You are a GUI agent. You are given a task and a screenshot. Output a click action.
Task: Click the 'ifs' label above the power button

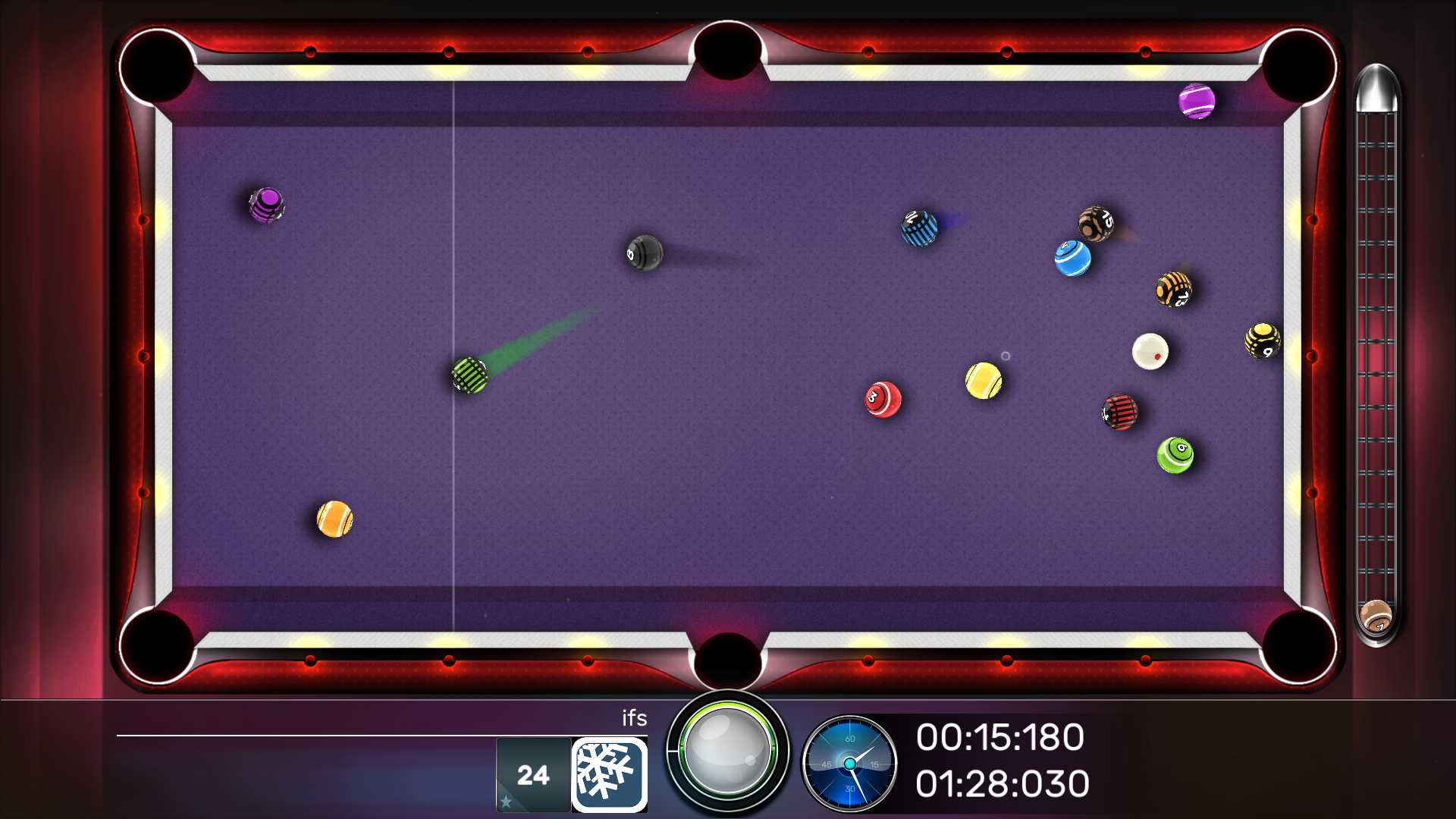635,719
